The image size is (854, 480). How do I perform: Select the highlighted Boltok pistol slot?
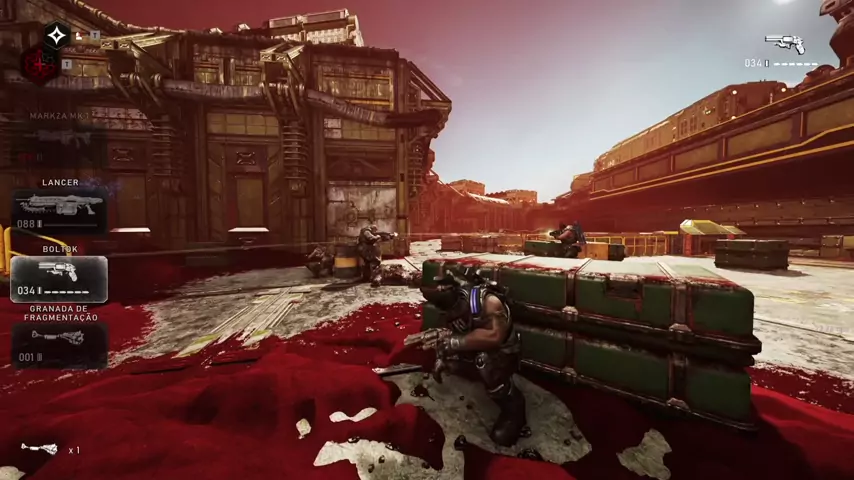coord(60,278)
